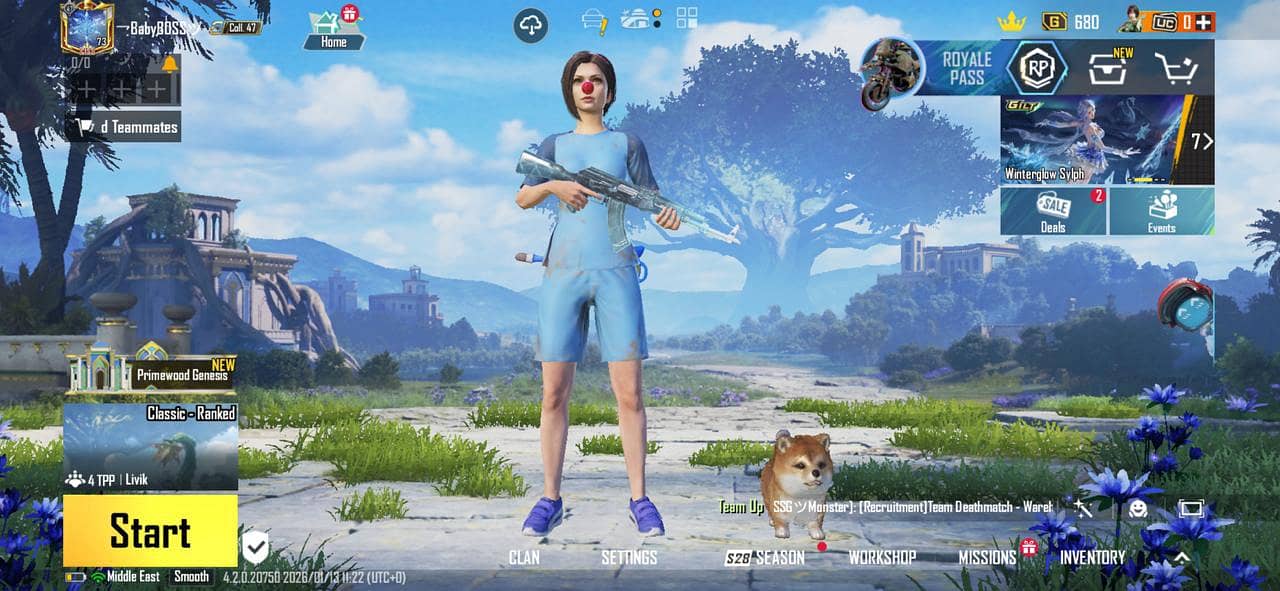
Task: Click the cloud download icon
Action: [531, 25]
